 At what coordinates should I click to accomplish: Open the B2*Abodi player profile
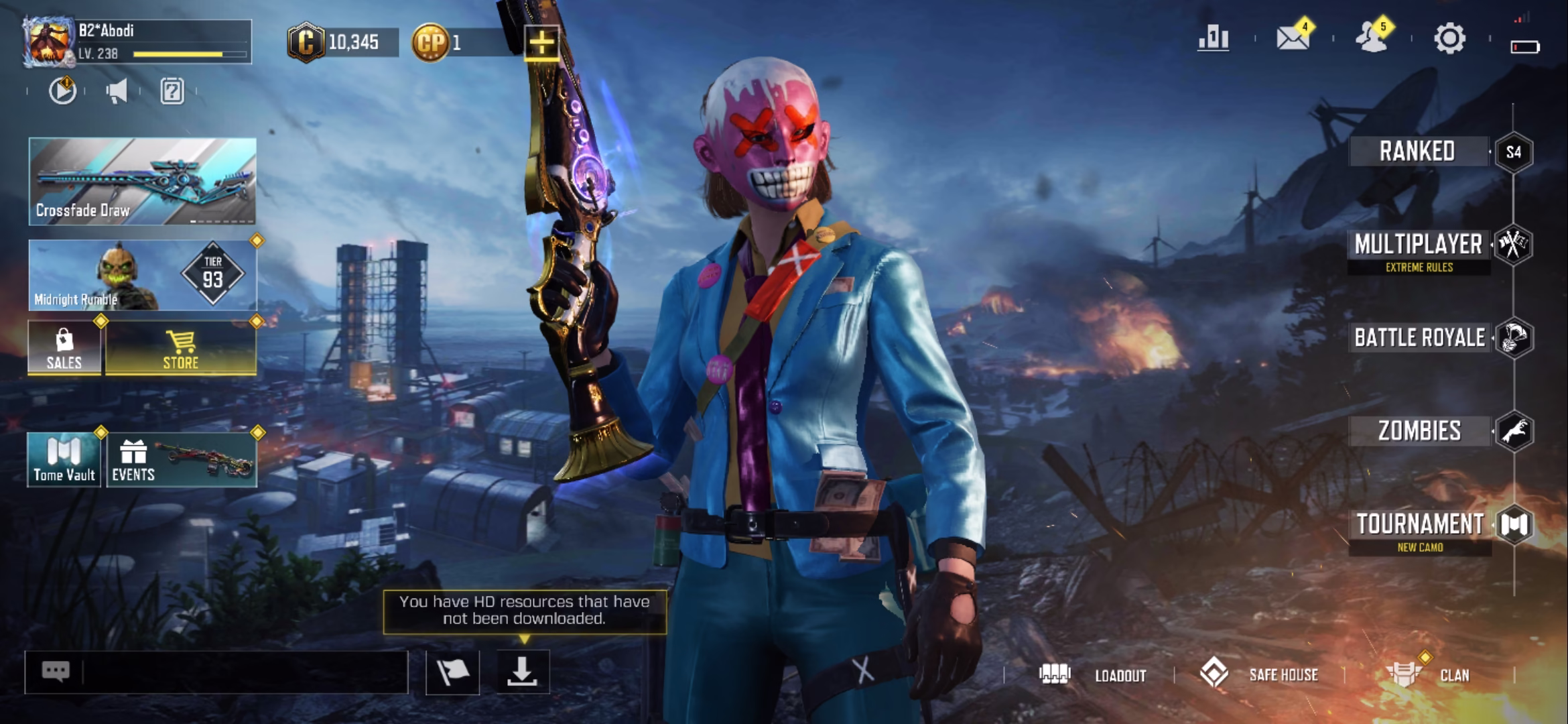[137, 42]
